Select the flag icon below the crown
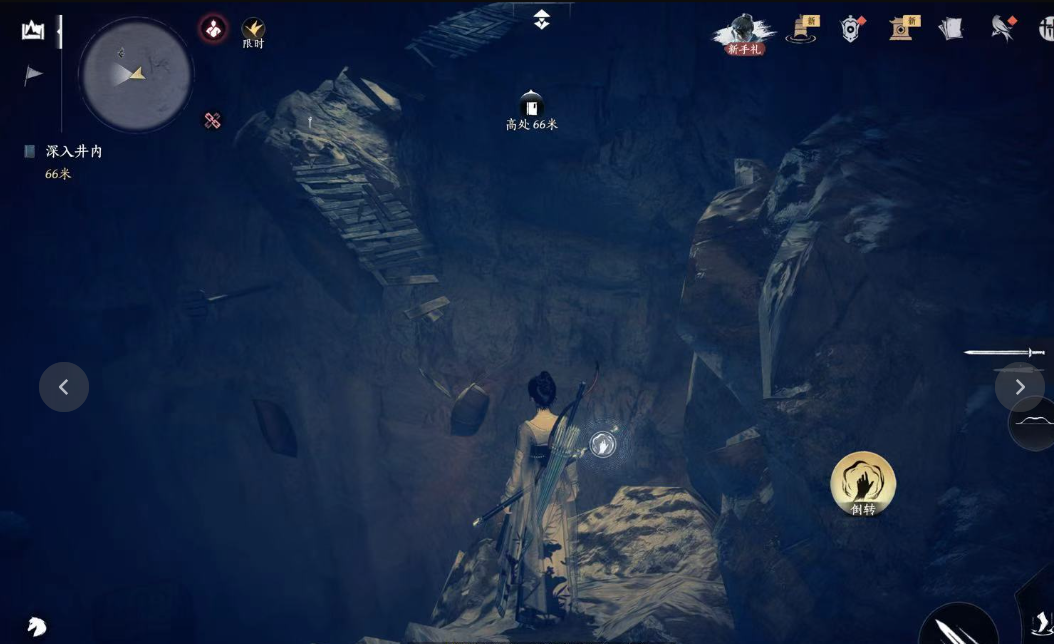 [x=33, y=75]
